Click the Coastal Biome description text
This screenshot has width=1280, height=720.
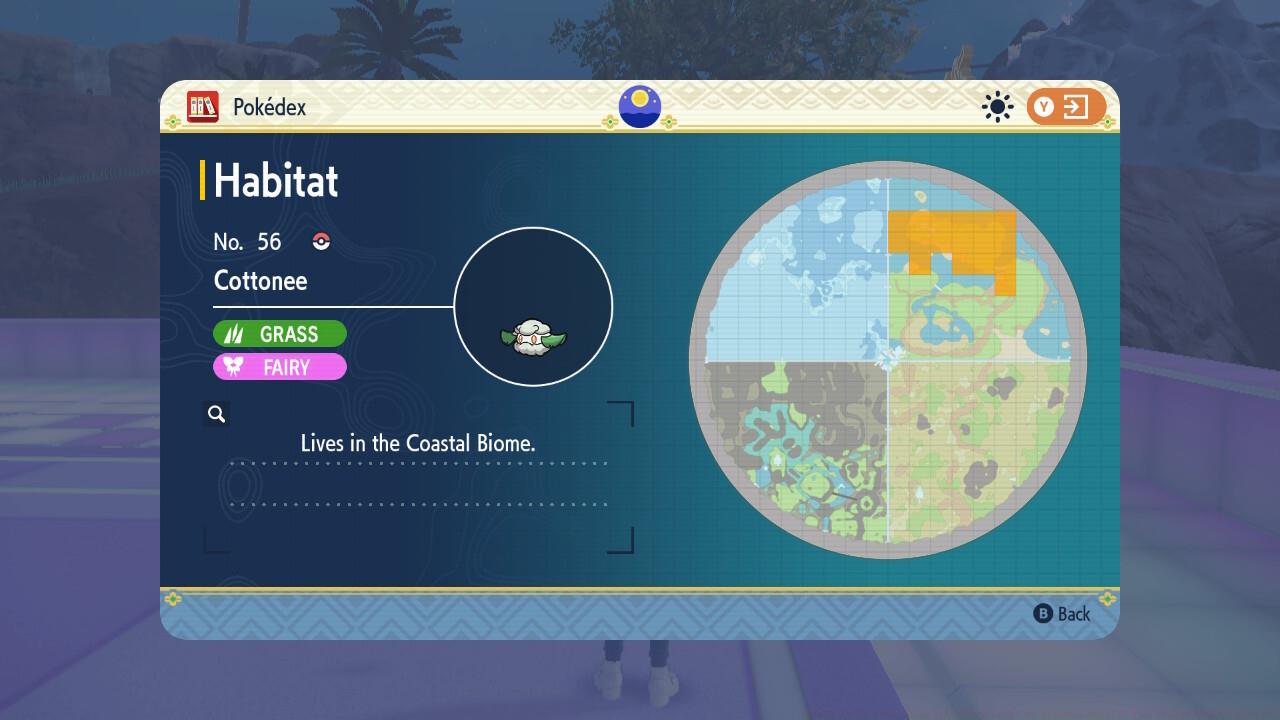tap(418, 443)
